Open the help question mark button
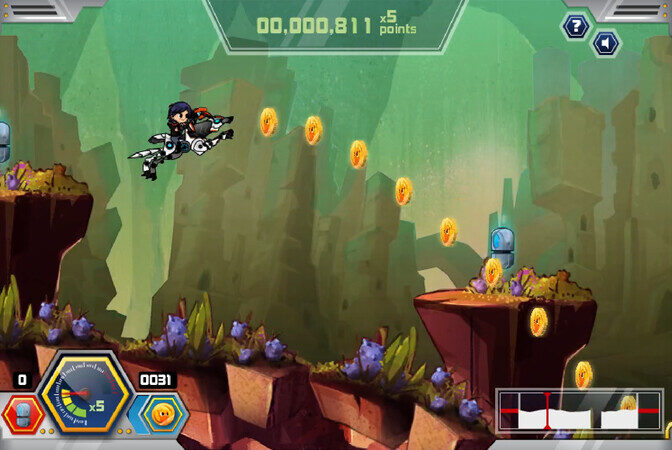Image resolution: width=672 pixels, height=450 pixels. point(576,26)
